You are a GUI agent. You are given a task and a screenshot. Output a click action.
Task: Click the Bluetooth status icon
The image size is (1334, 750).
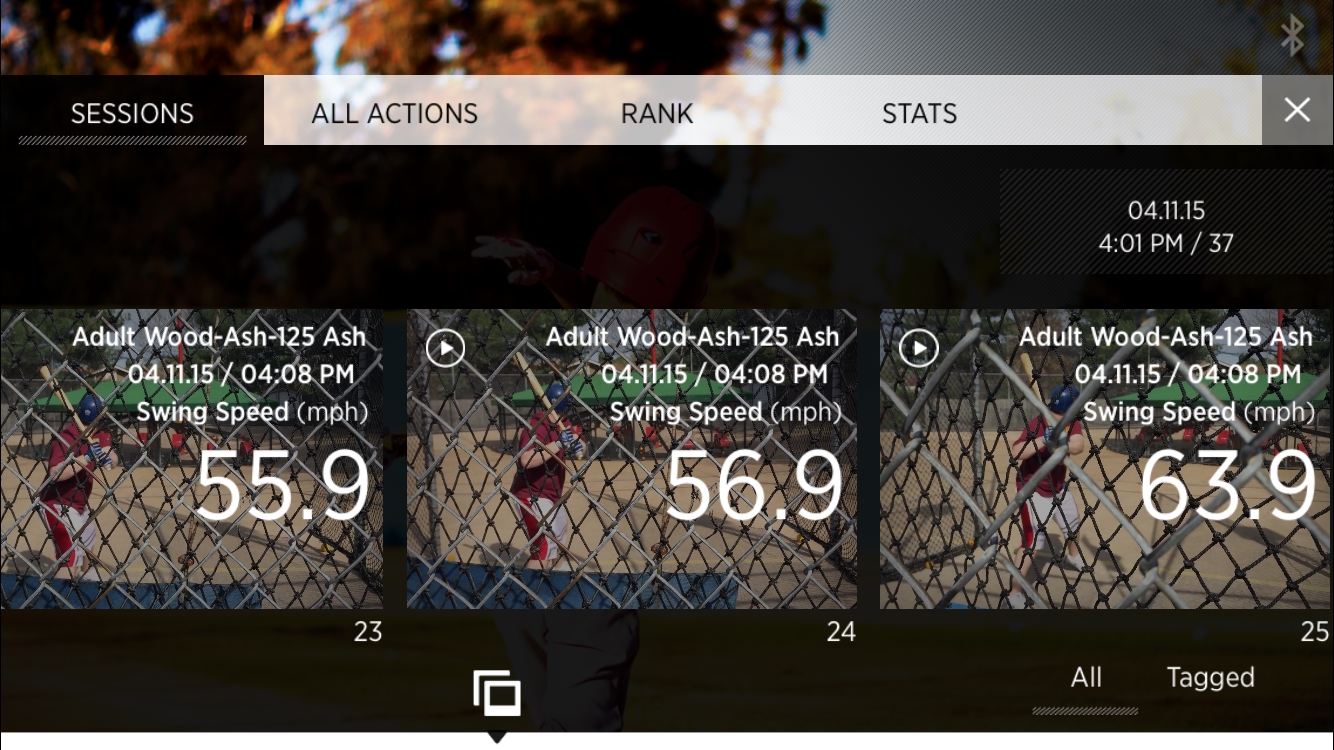coord(1292,36)
